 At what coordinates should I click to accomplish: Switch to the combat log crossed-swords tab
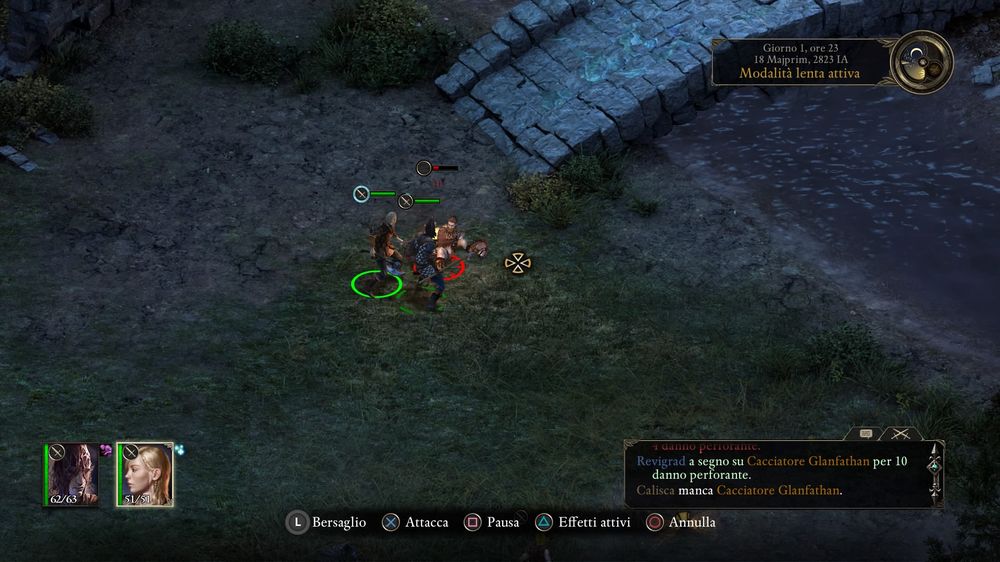click(x=900, y=433)
